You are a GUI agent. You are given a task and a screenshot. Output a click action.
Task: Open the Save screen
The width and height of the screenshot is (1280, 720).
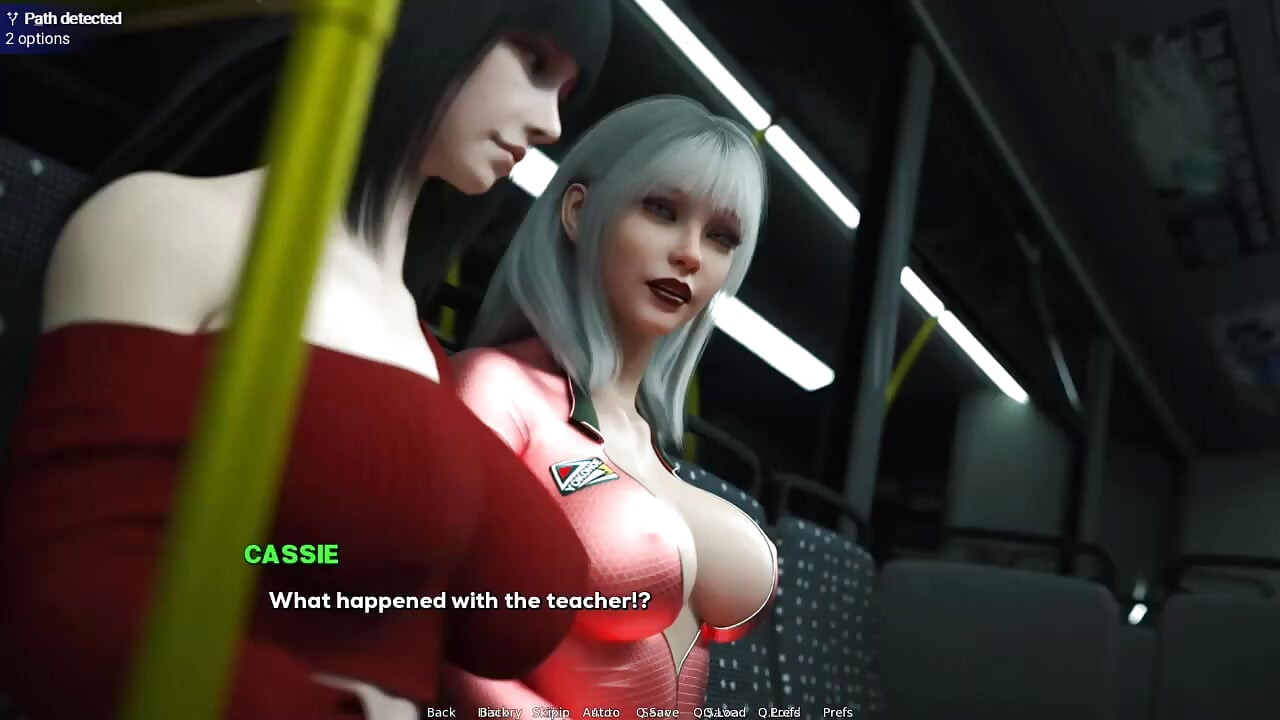tap(660, 712)
